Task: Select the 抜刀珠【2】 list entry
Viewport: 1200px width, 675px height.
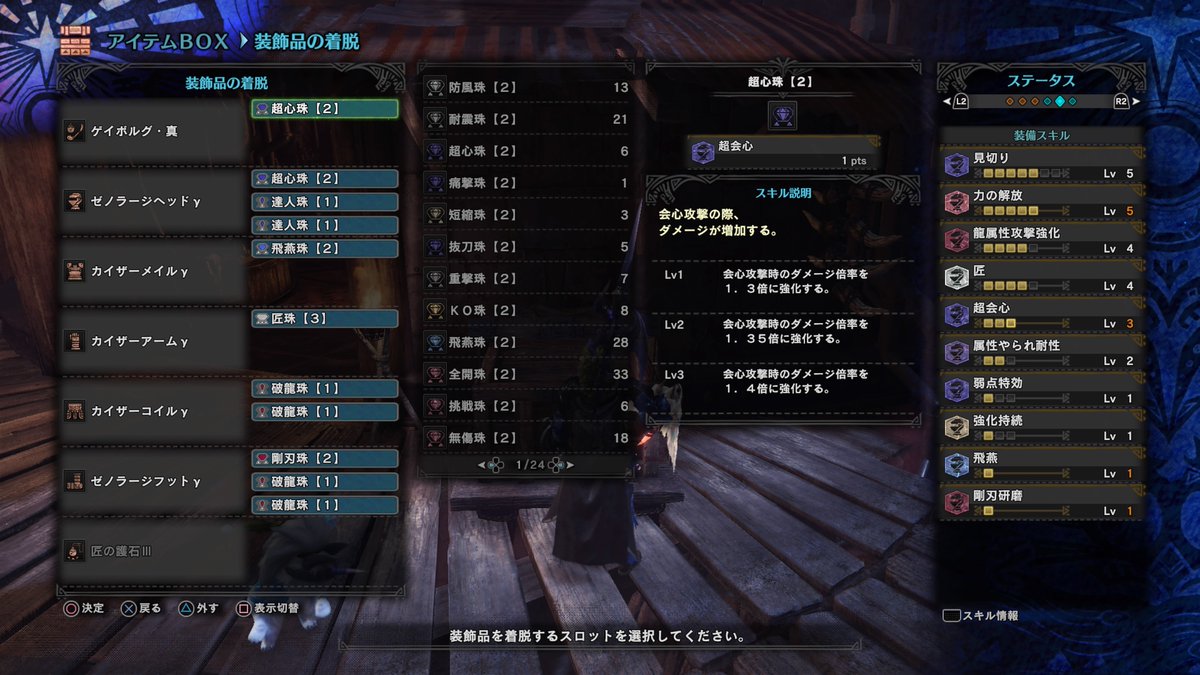Action: click(526, 247)
